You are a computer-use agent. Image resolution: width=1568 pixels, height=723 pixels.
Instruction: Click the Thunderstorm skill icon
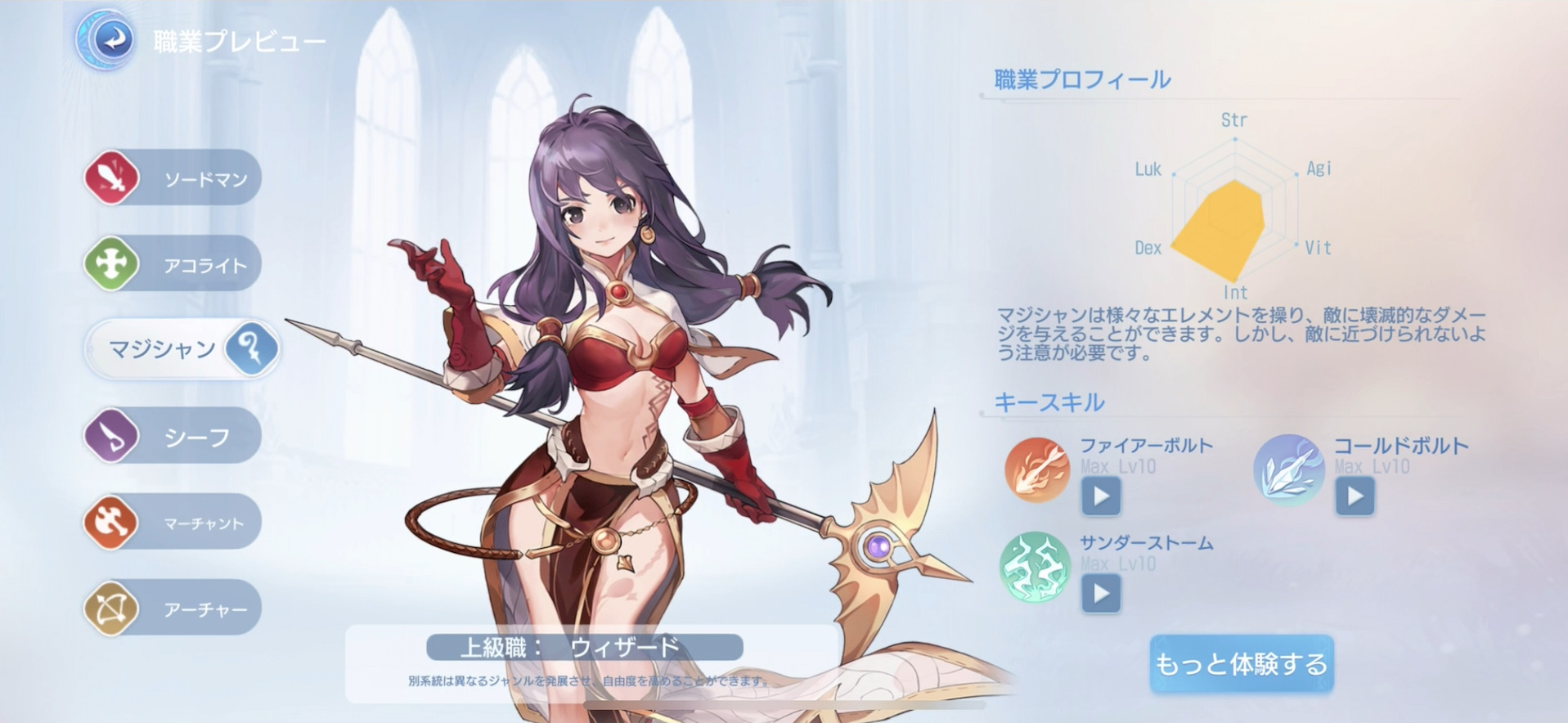[x=1034, y=568]
